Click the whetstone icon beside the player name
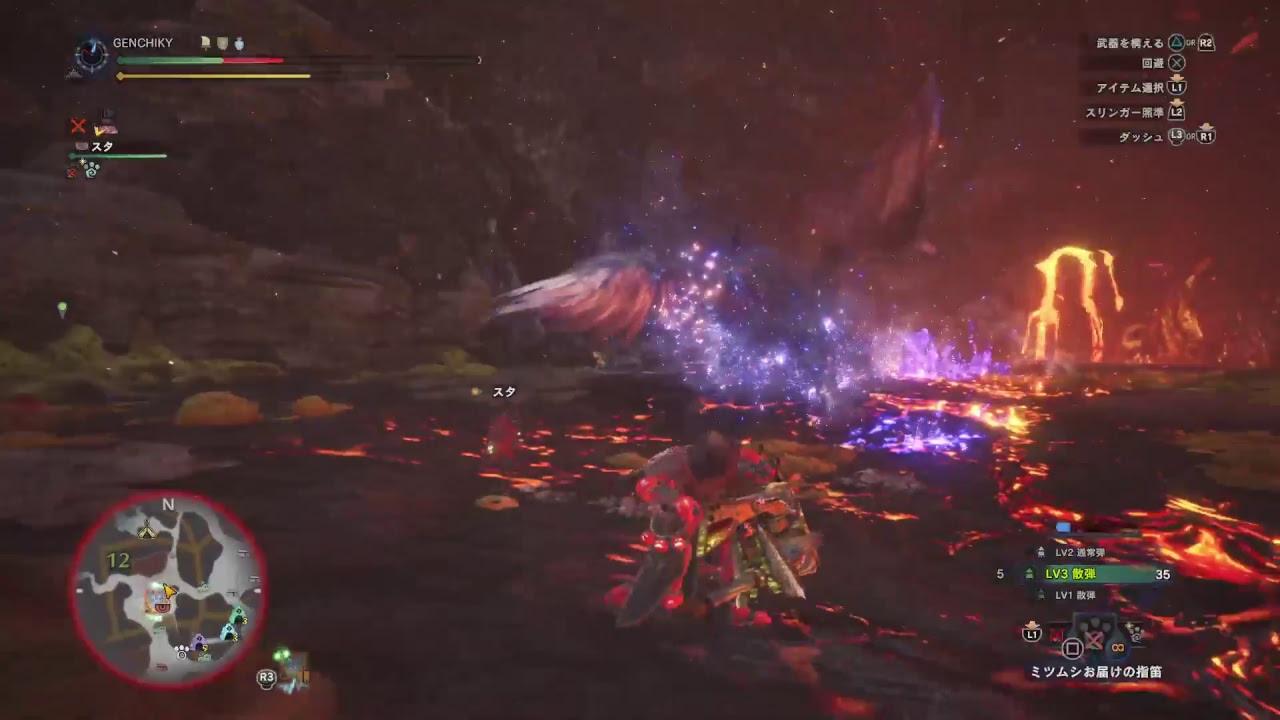This screenshot has height=720, width=1280. point(205,43)
